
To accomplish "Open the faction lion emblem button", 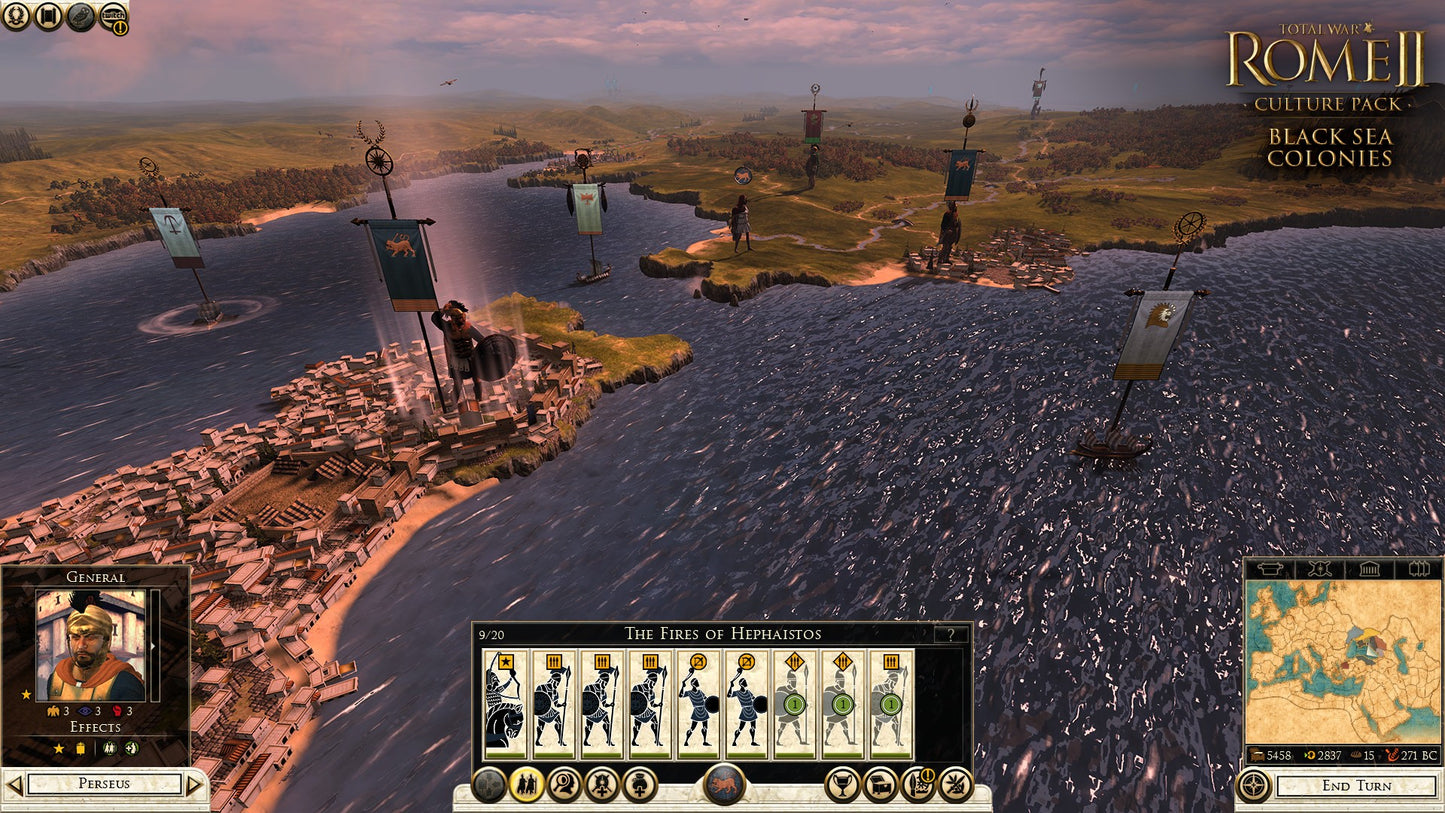I will point(724,784).
